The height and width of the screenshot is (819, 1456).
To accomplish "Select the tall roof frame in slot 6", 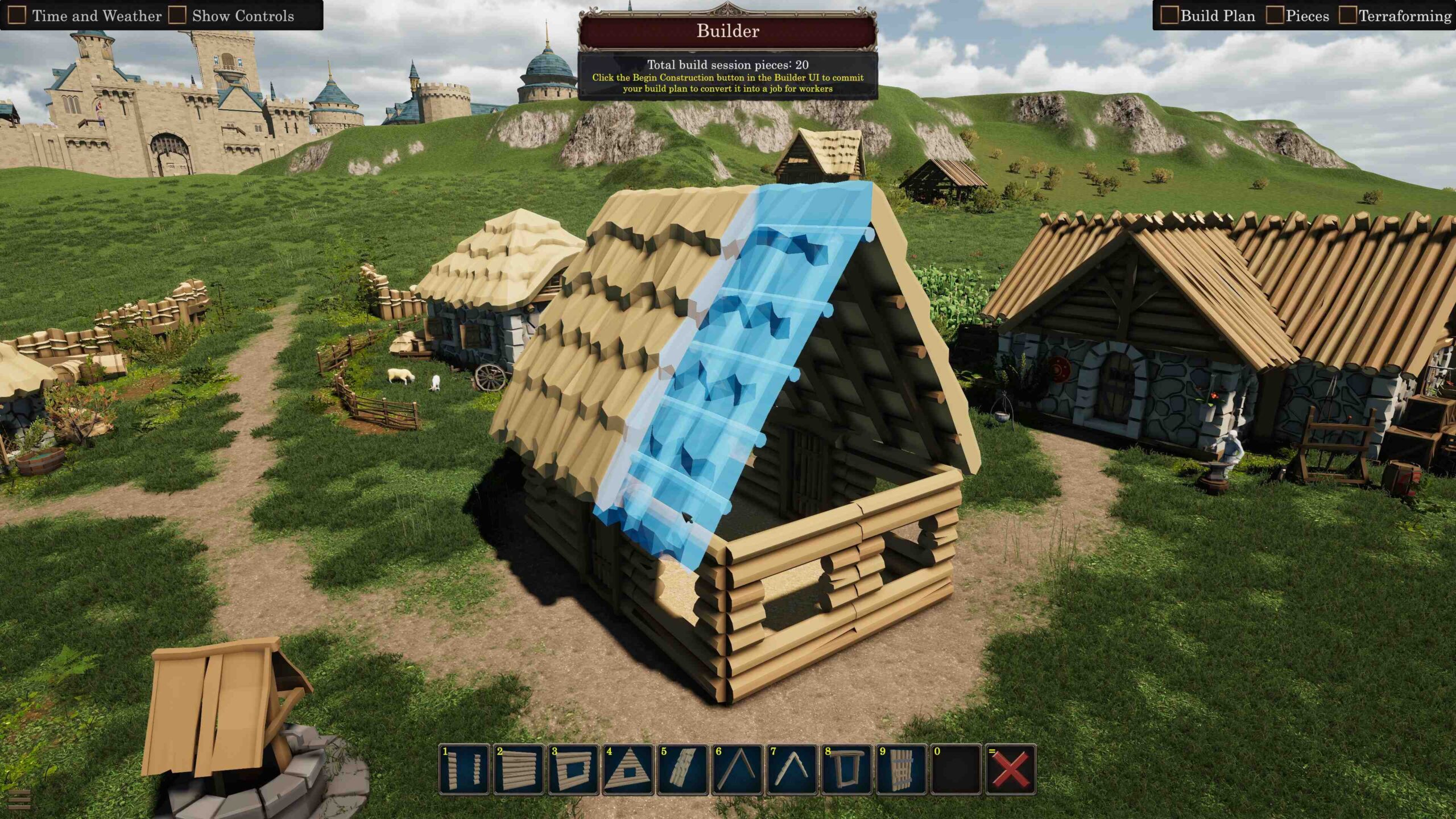I will (737, 769).
